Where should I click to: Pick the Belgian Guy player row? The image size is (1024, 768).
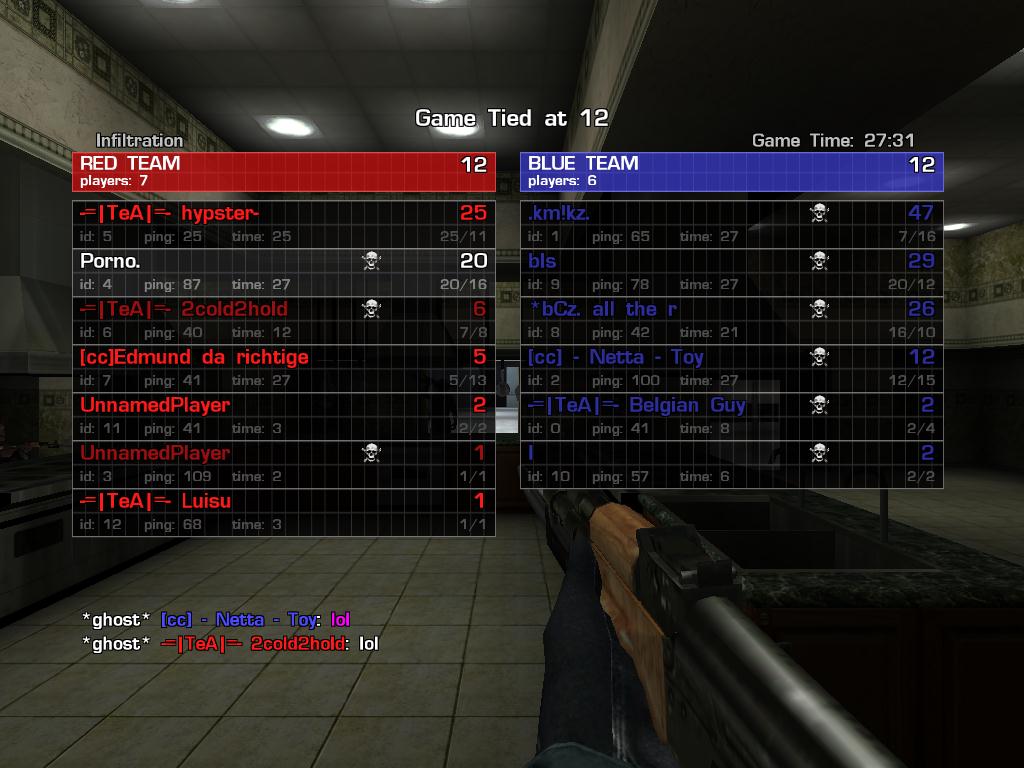[731, 416]
